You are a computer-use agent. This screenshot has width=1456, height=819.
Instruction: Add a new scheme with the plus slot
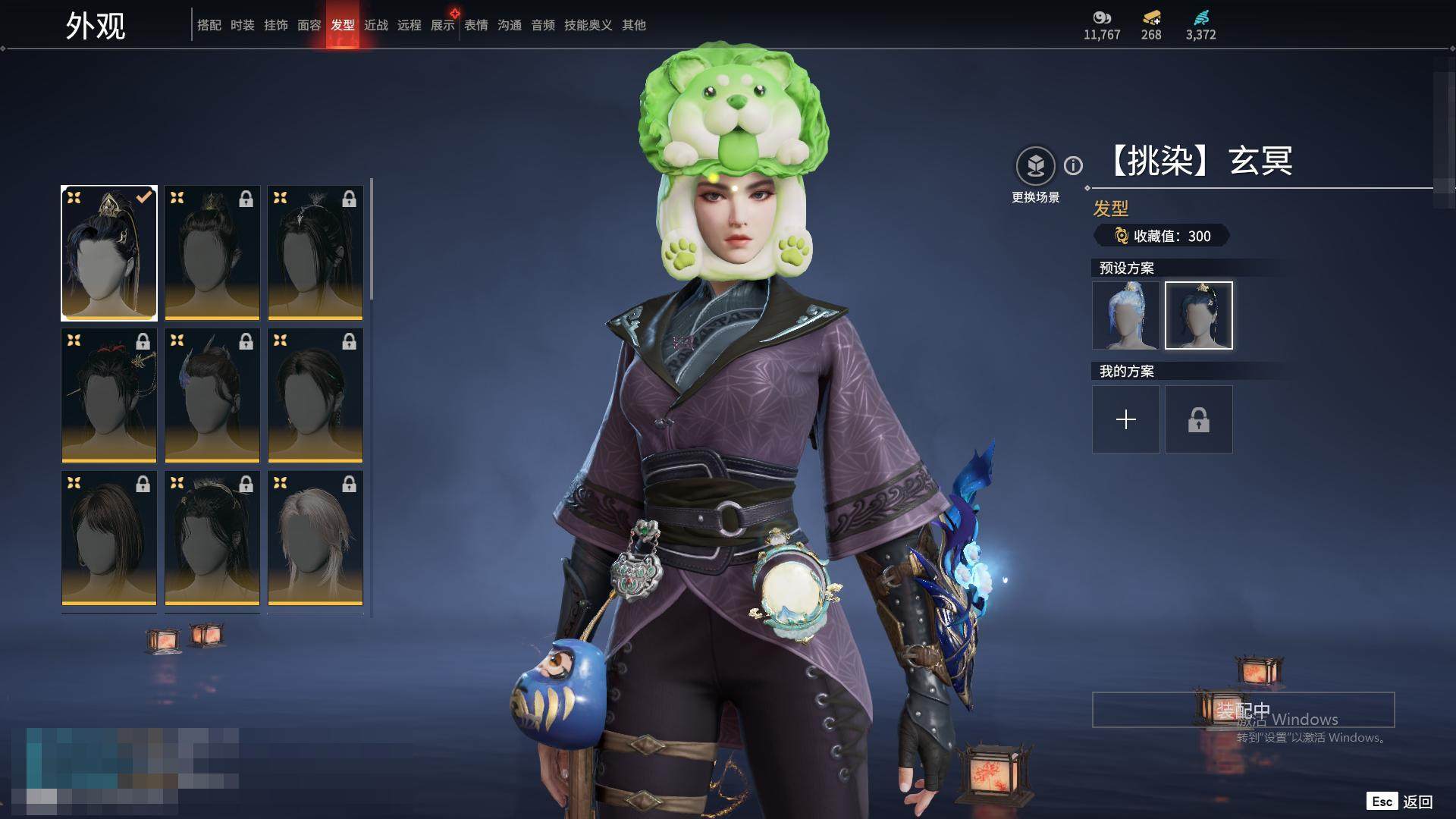[x=1125, y=419]
